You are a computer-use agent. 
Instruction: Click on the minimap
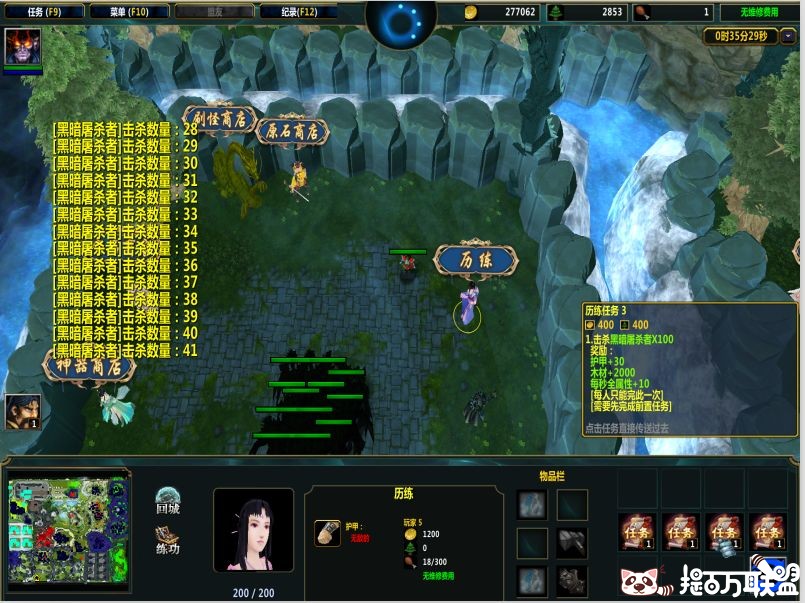[70, 528]
